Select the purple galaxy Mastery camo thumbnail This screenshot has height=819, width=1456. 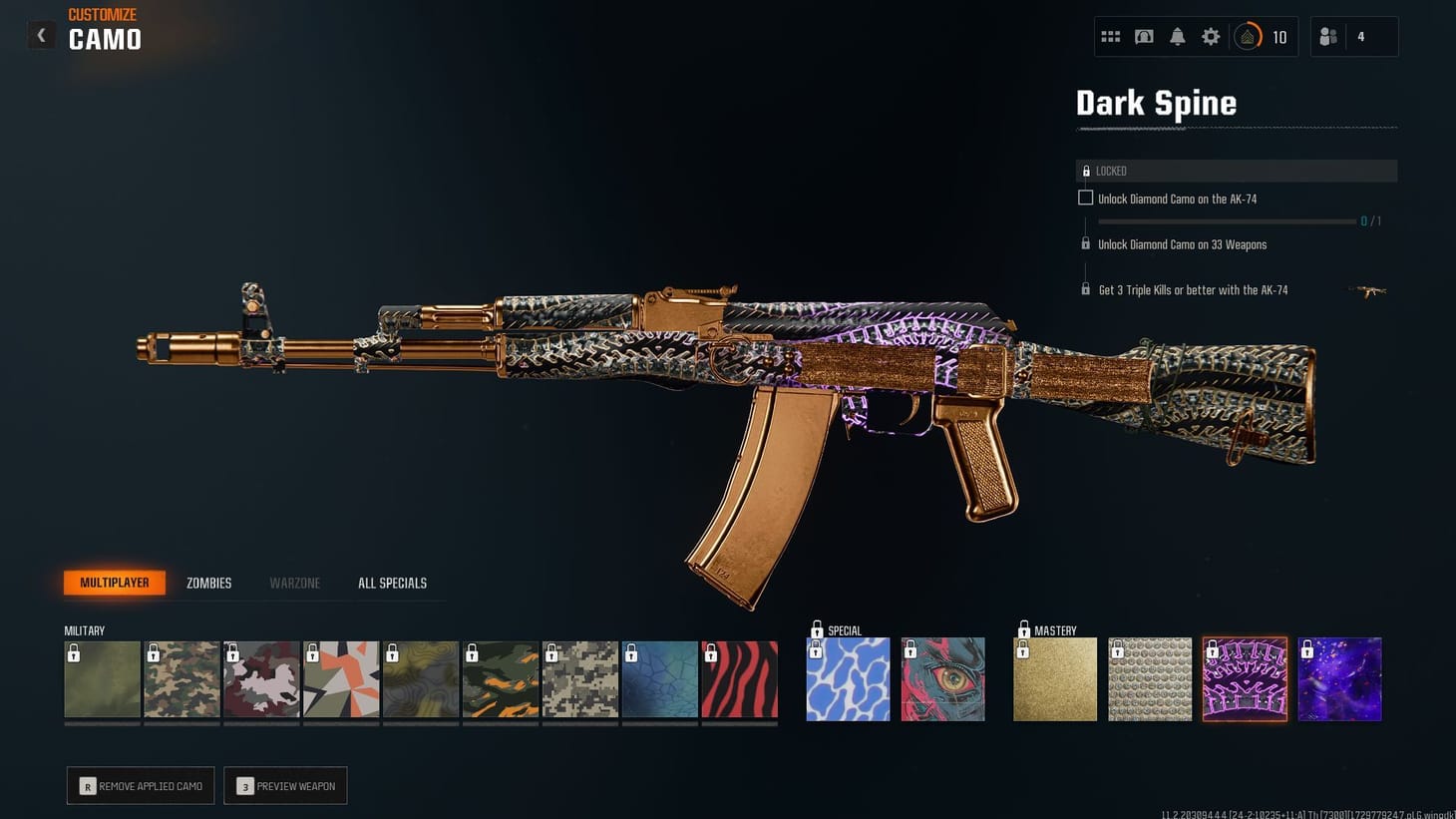click(1339, 678)
